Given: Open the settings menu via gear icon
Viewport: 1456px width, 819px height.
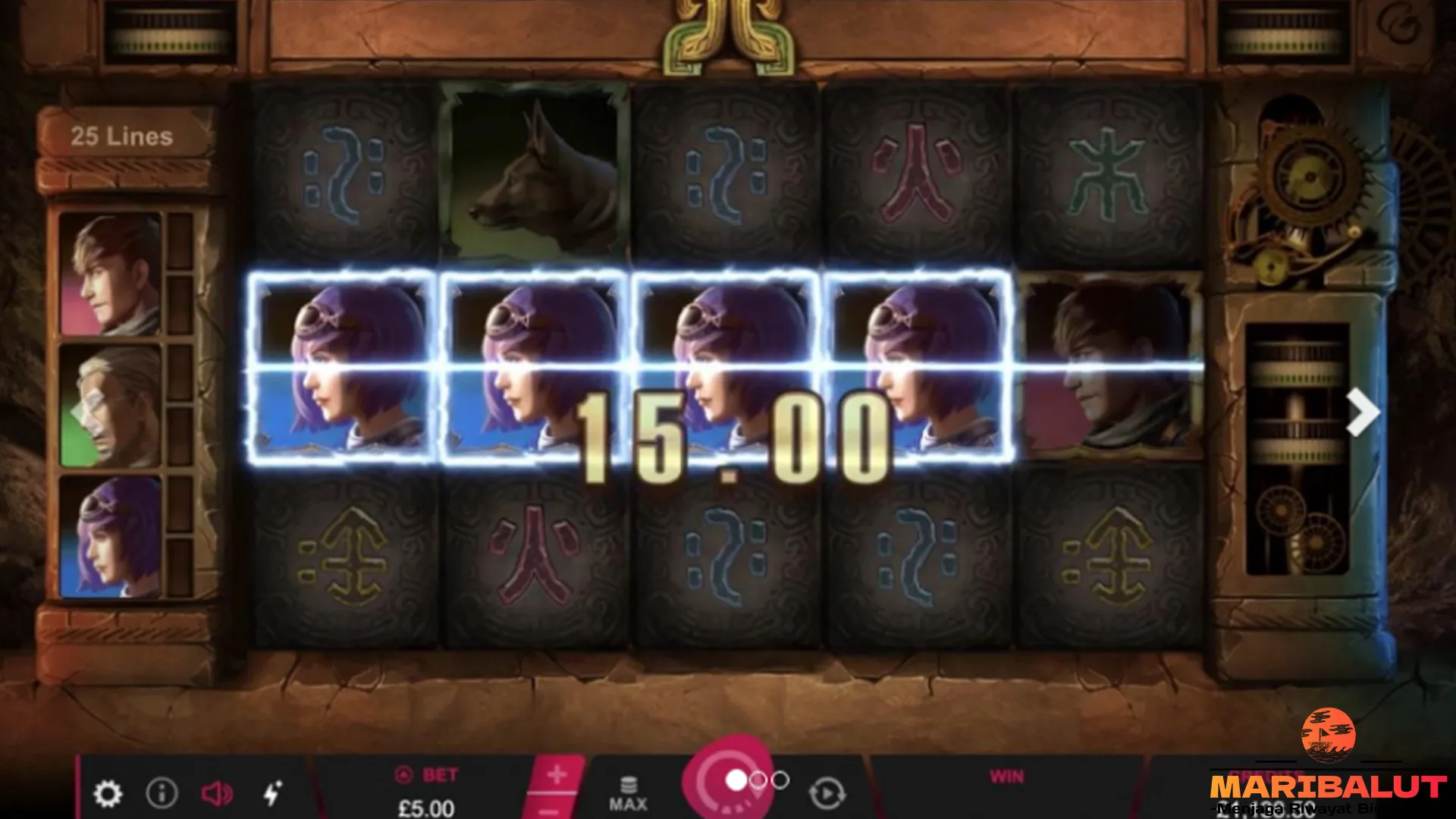Looking at the screenshot, I should click(x=108, y=794).
